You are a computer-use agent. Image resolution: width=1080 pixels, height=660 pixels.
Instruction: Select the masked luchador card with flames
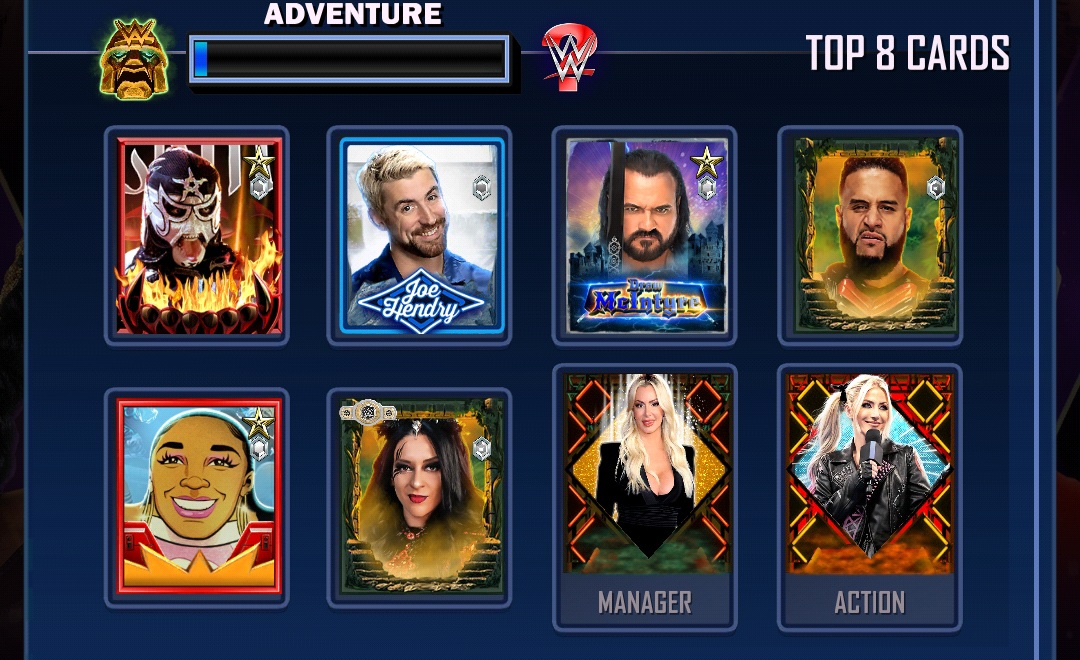[198, 236]
